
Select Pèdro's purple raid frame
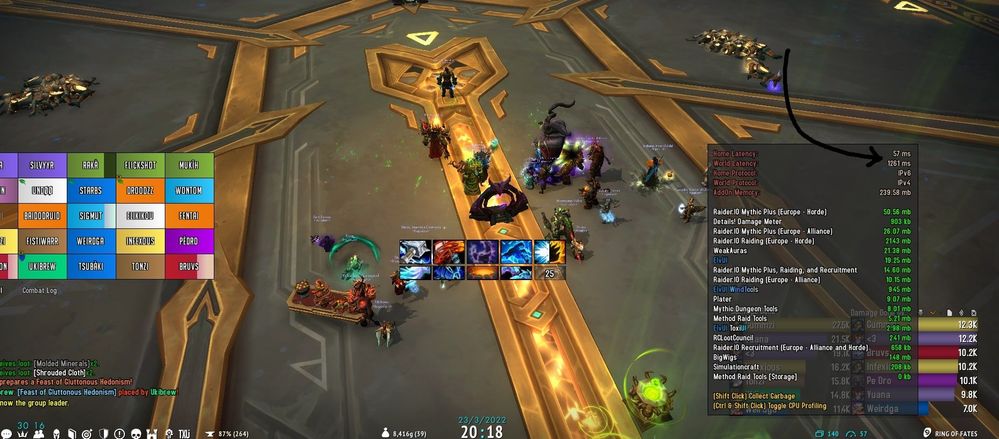pos(188,241)
